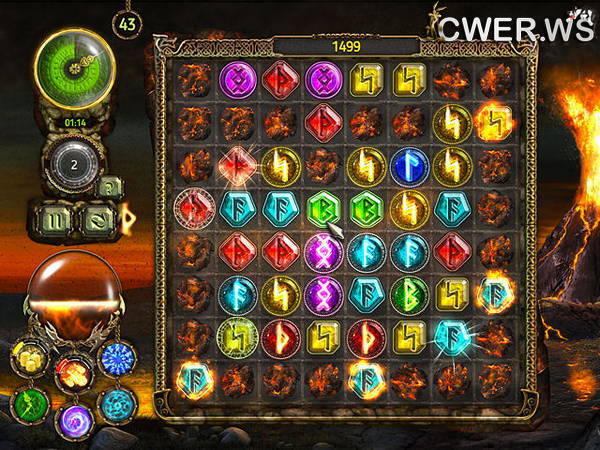
Task: Select the dark blue round rune gem
Action: pos(409,165)
